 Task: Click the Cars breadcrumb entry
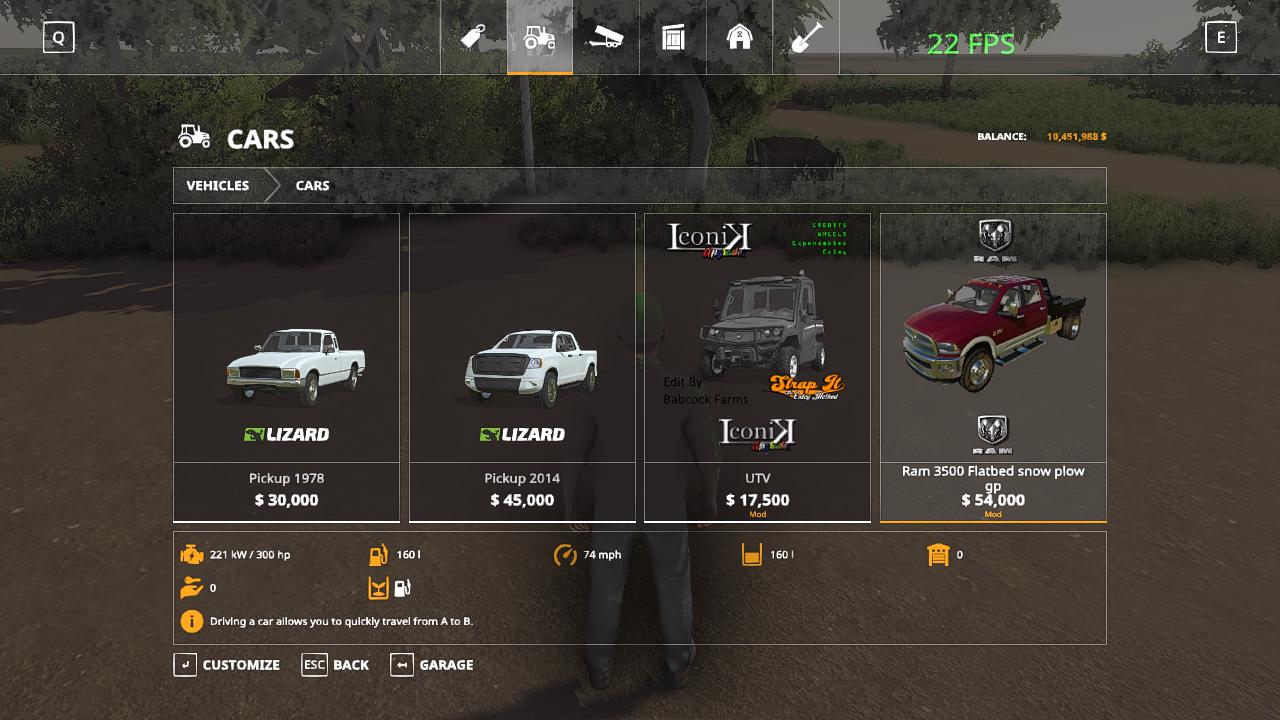tap(312, 186)
